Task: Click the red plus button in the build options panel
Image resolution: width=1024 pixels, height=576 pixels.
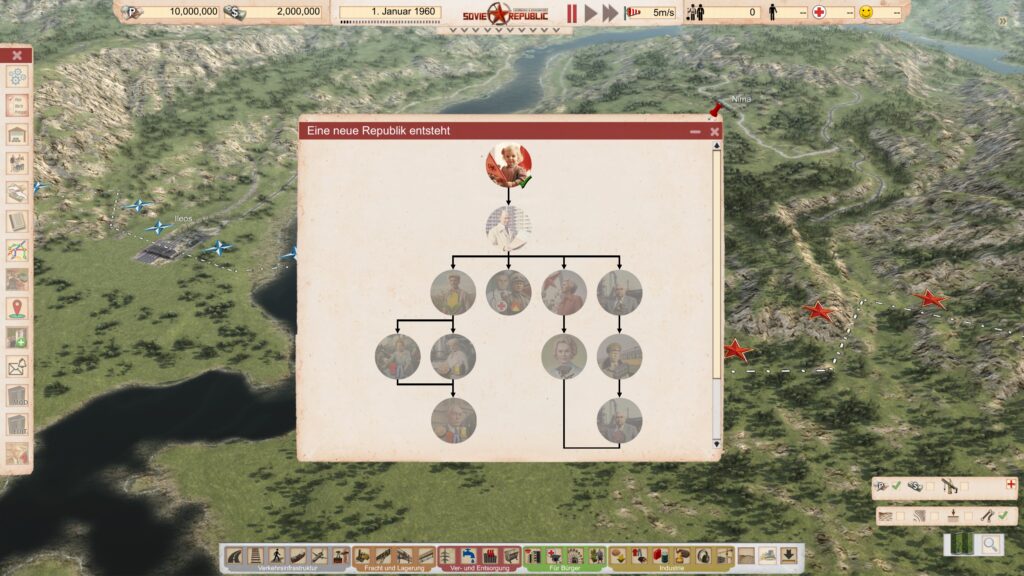Action: pyautogui.click(x=1010, y=484)
